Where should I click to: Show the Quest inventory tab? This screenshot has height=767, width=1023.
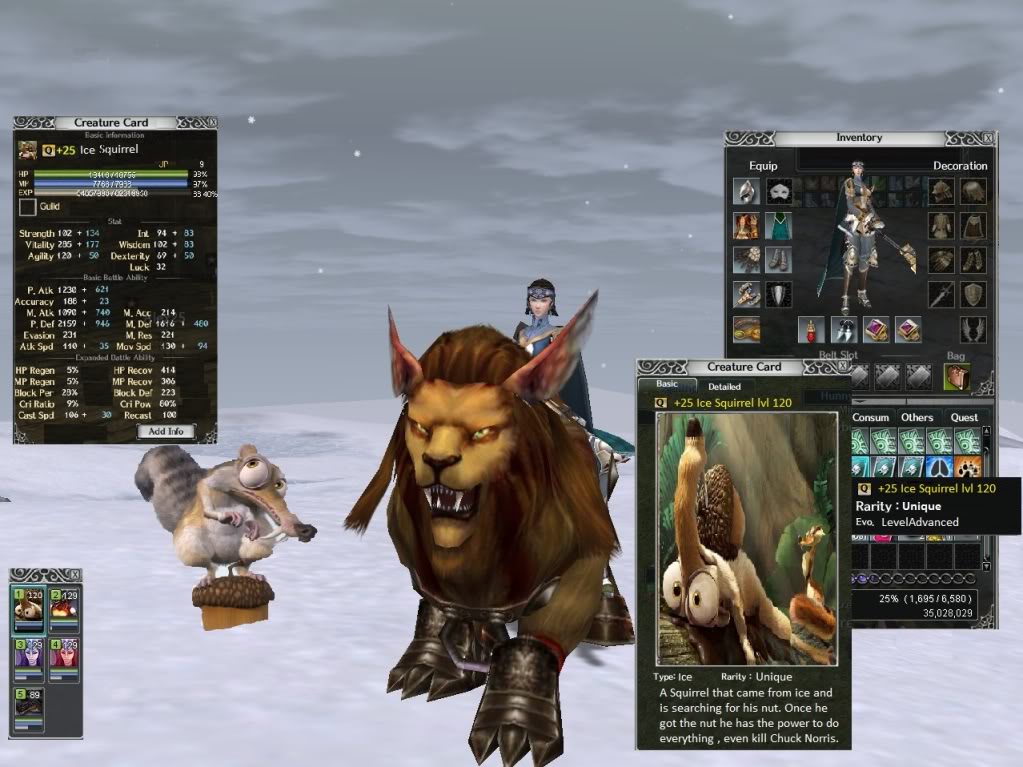point(964,417)
